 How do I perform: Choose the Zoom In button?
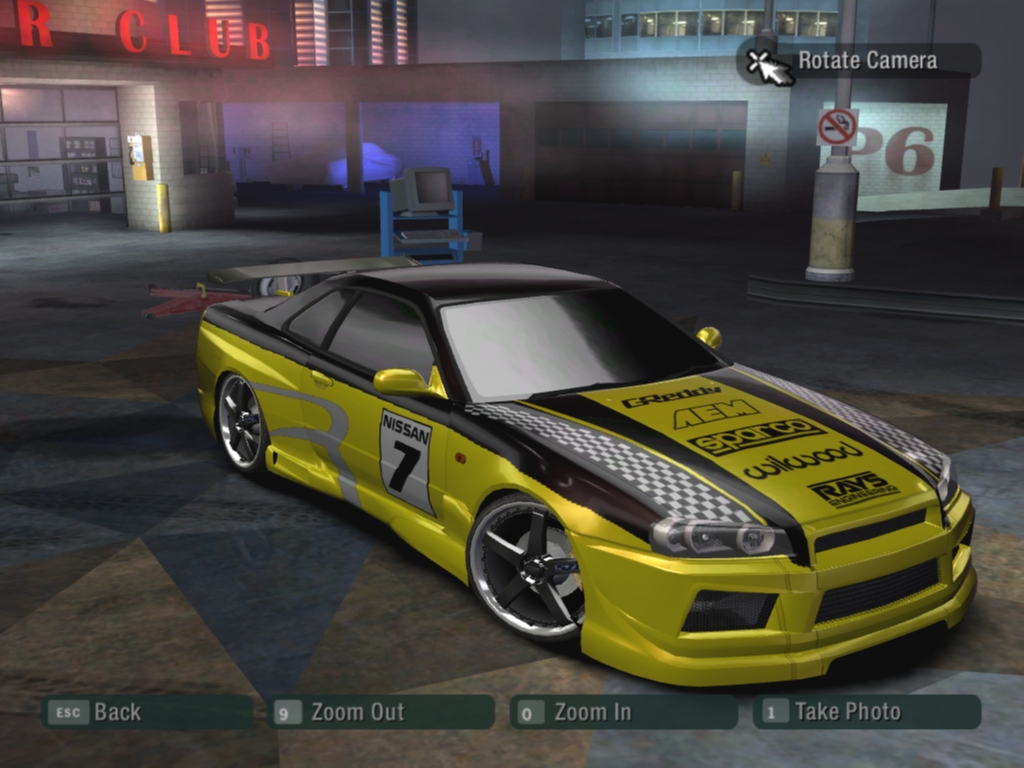(622, 712)
